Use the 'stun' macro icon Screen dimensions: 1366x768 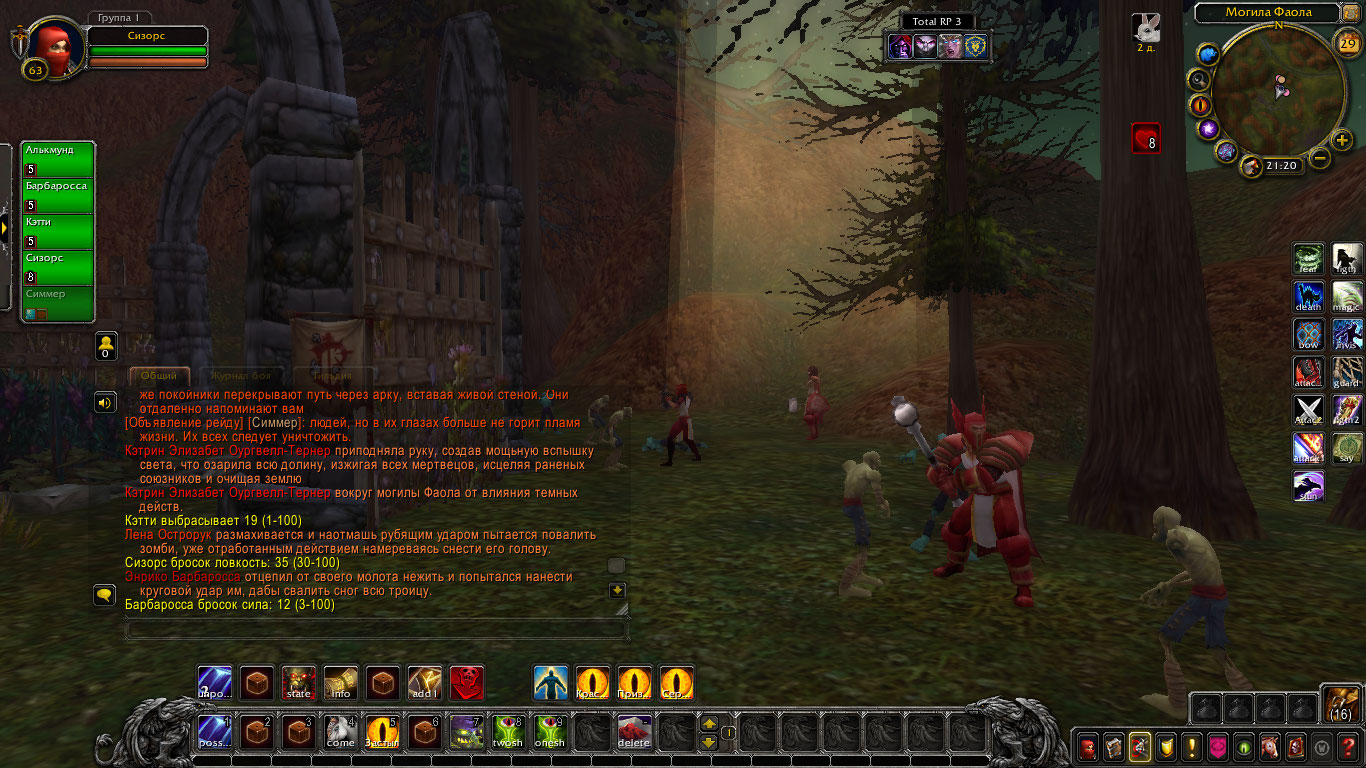pyautogui.click(x=1309, y=487)
